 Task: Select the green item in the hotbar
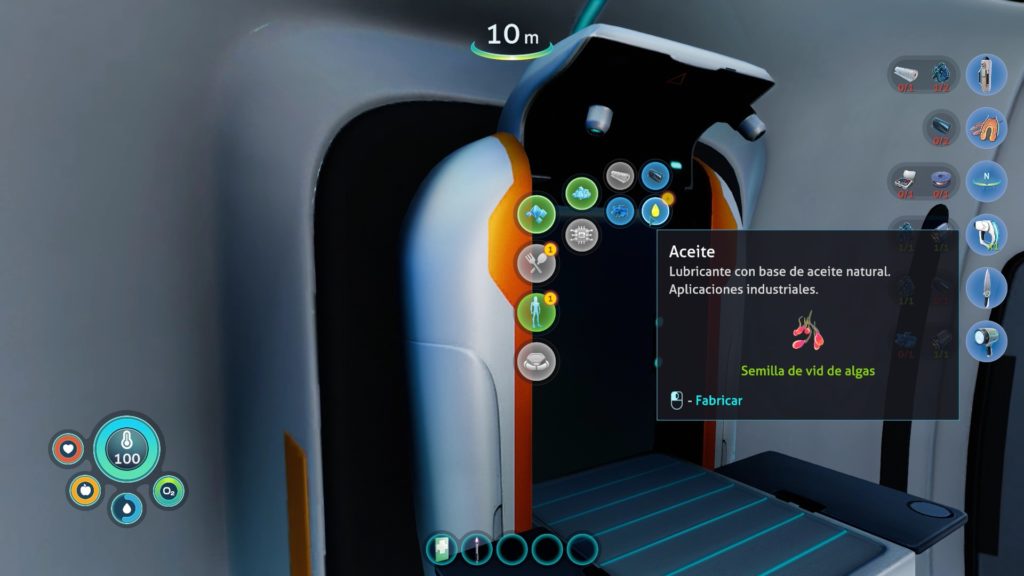[x=442, y=548]
